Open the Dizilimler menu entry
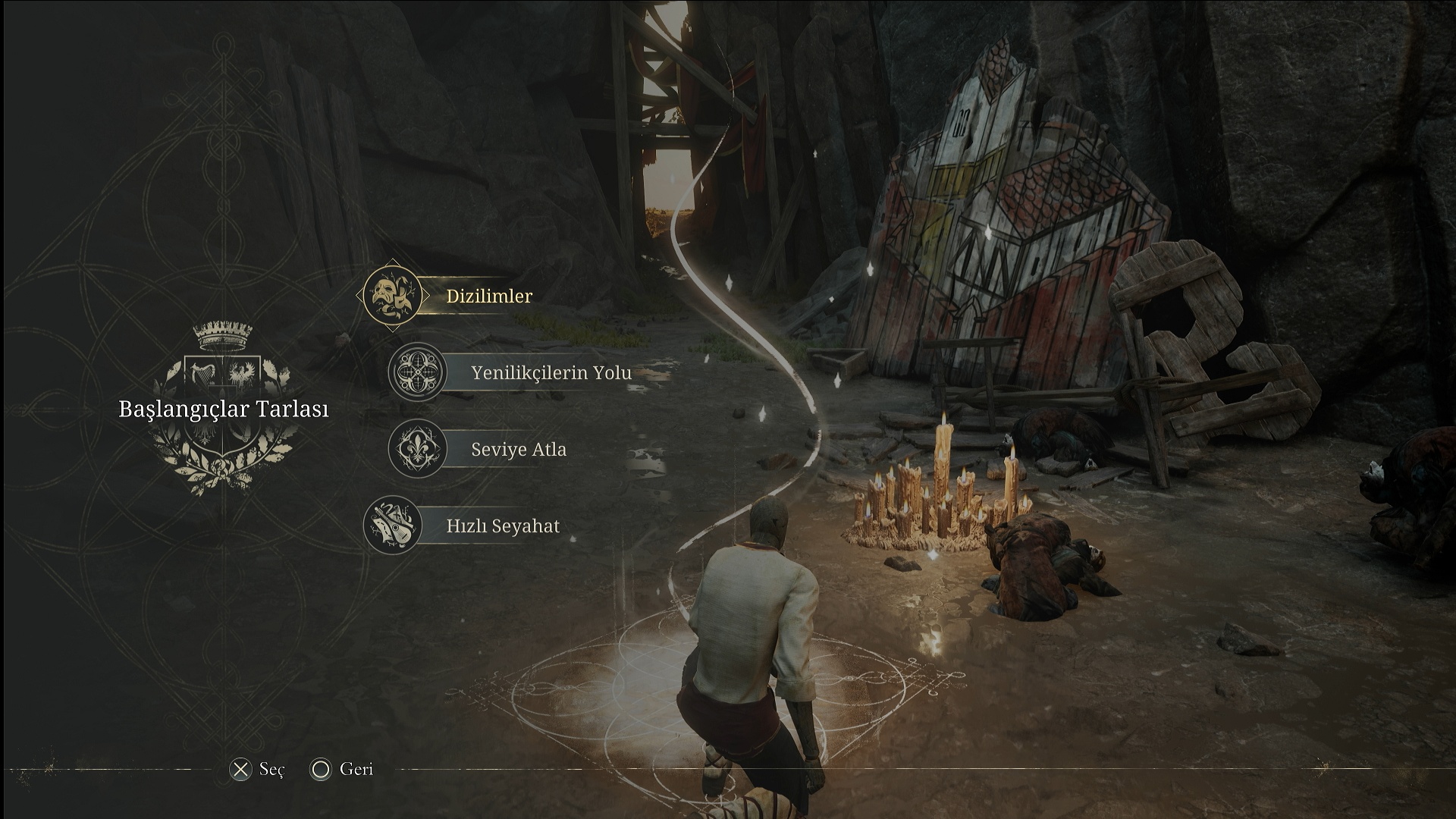 click(x=489, y=297)
